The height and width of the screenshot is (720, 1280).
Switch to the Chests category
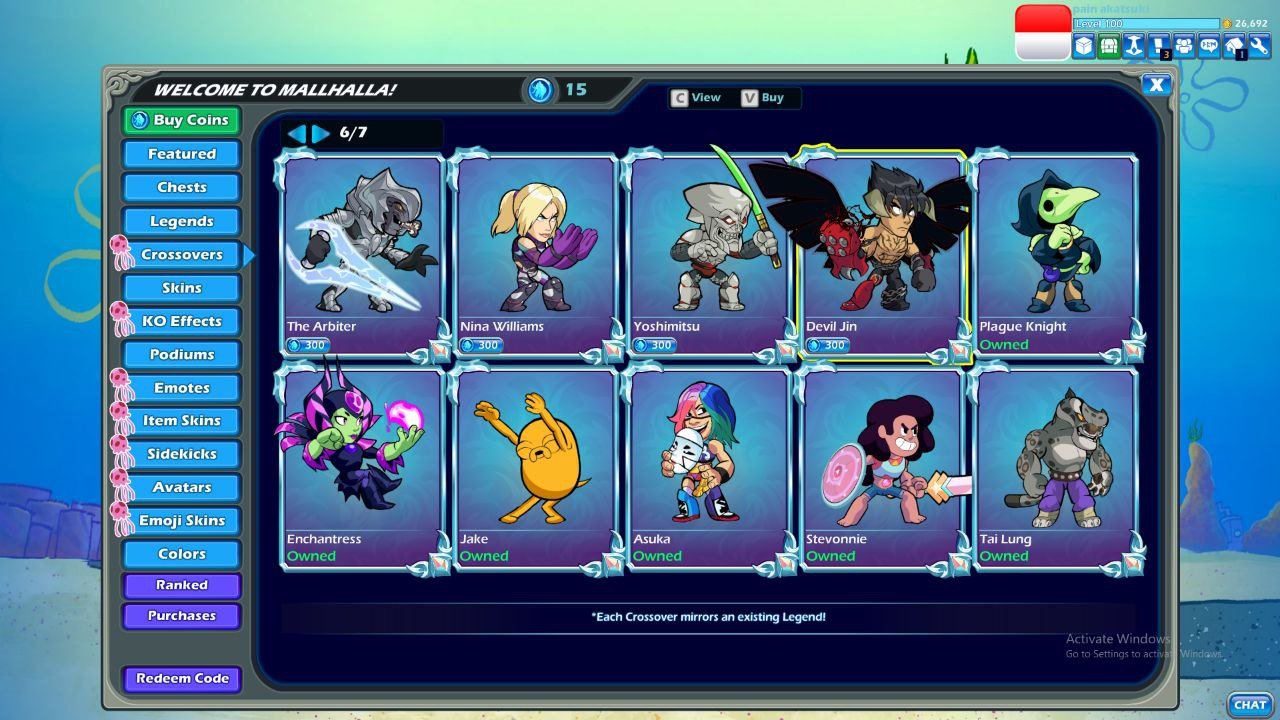181,187
